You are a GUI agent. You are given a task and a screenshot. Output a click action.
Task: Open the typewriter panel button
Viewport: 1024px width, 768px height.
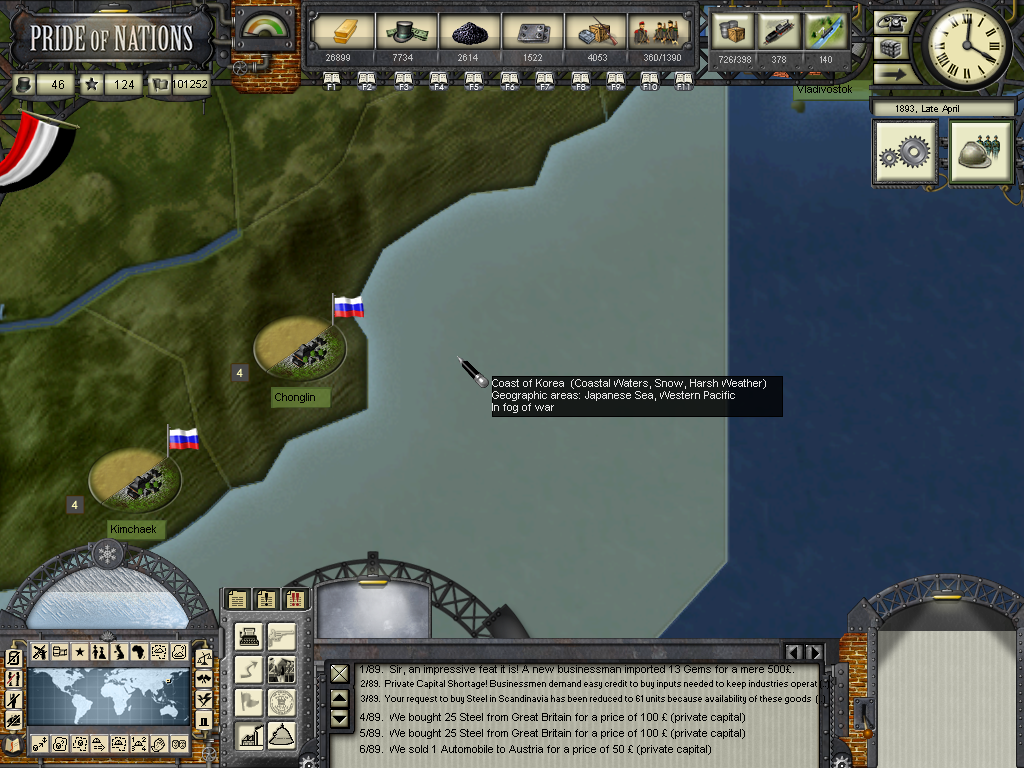[x=249, y=637]
